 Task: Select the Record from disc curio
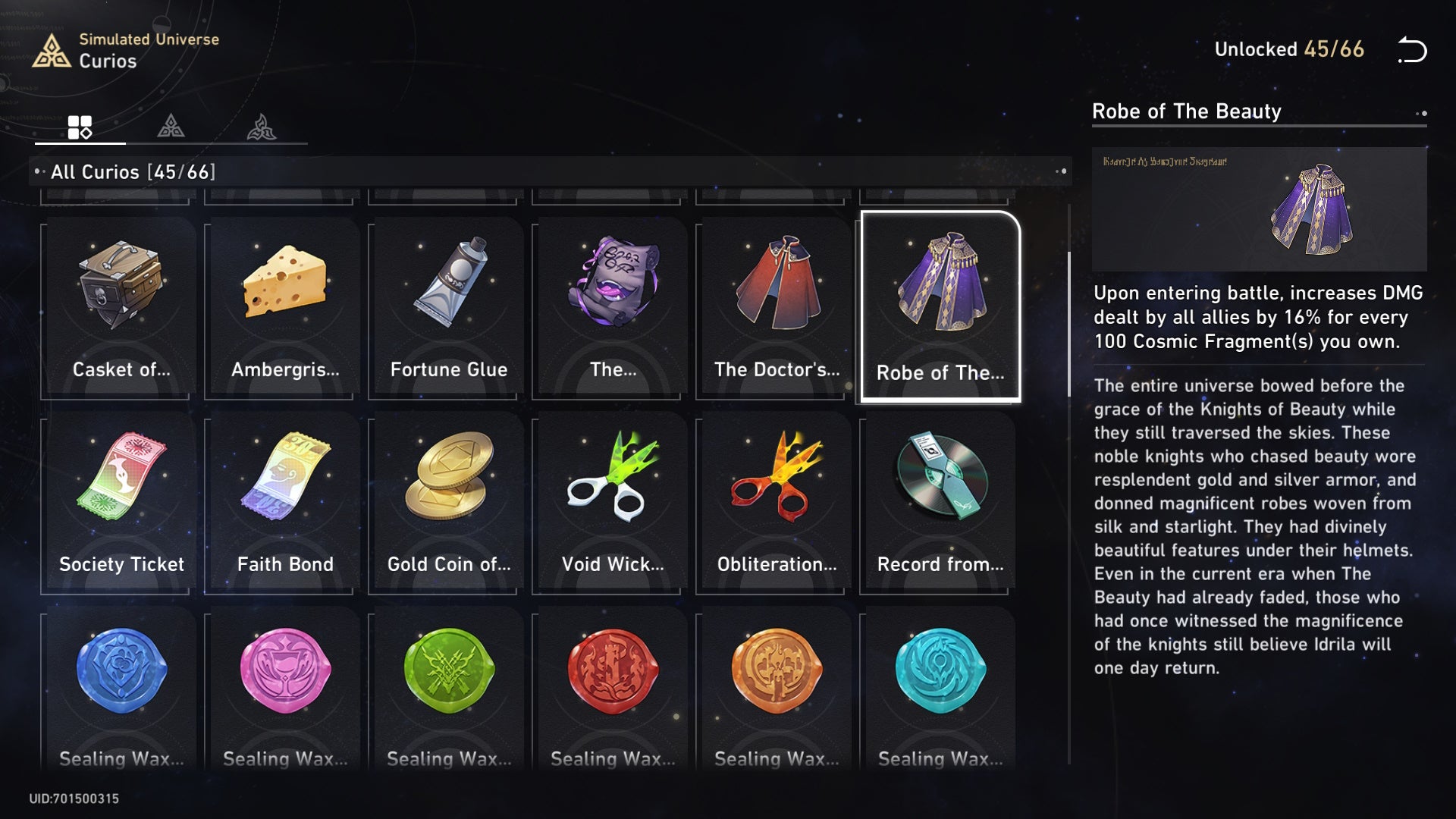[940, 502]
